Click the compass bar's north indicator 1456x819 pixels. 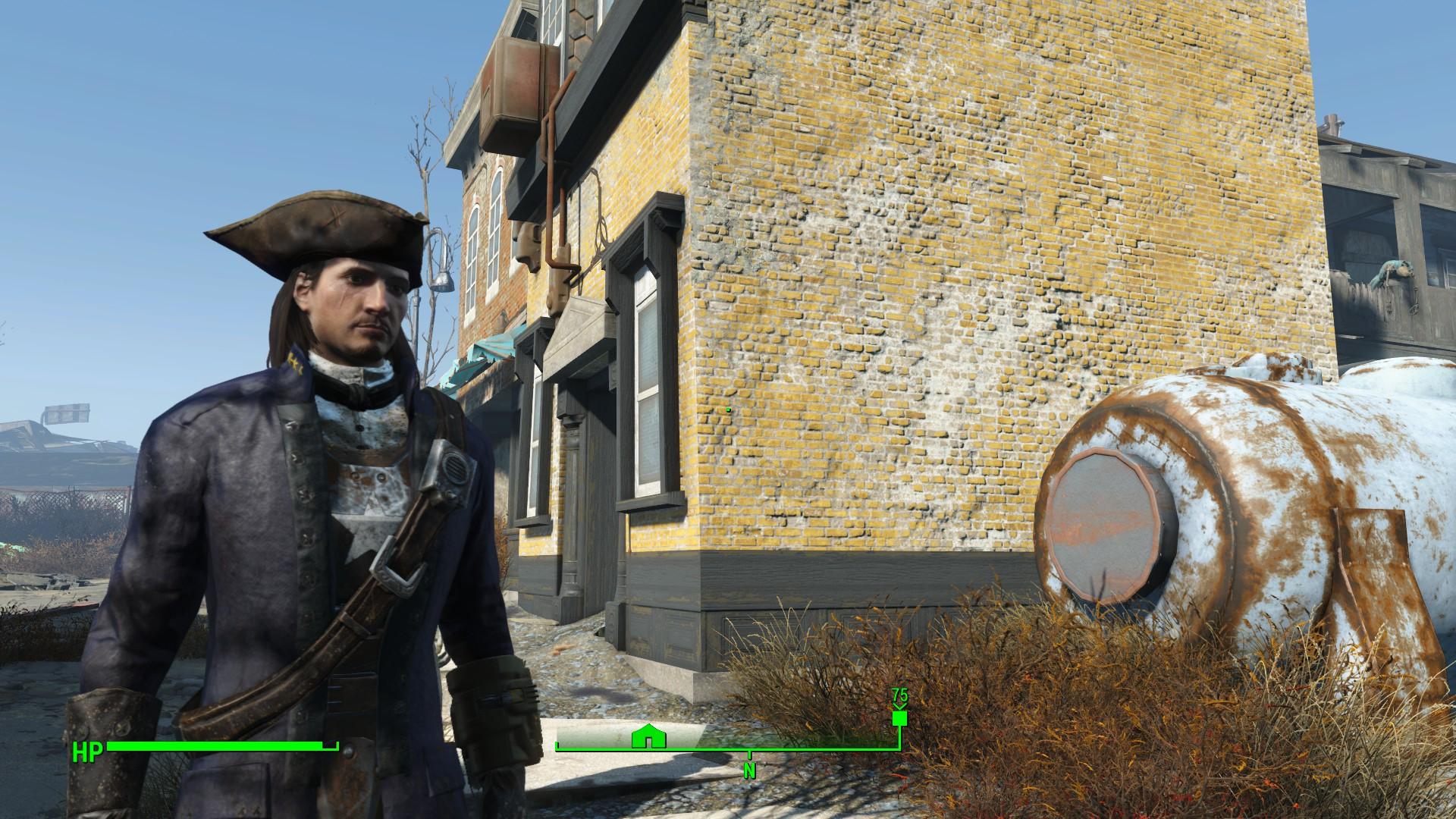[x=749, y=770]
